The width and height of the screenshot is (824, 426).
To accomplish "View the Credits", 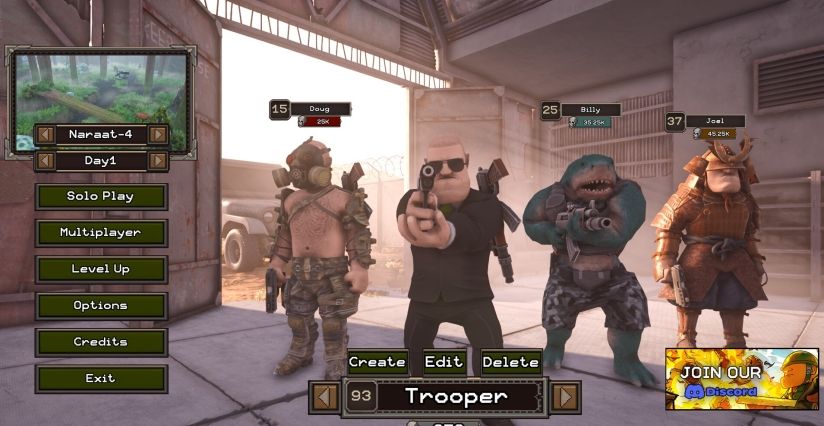I will pyautogui.click(x=101, y=342).
